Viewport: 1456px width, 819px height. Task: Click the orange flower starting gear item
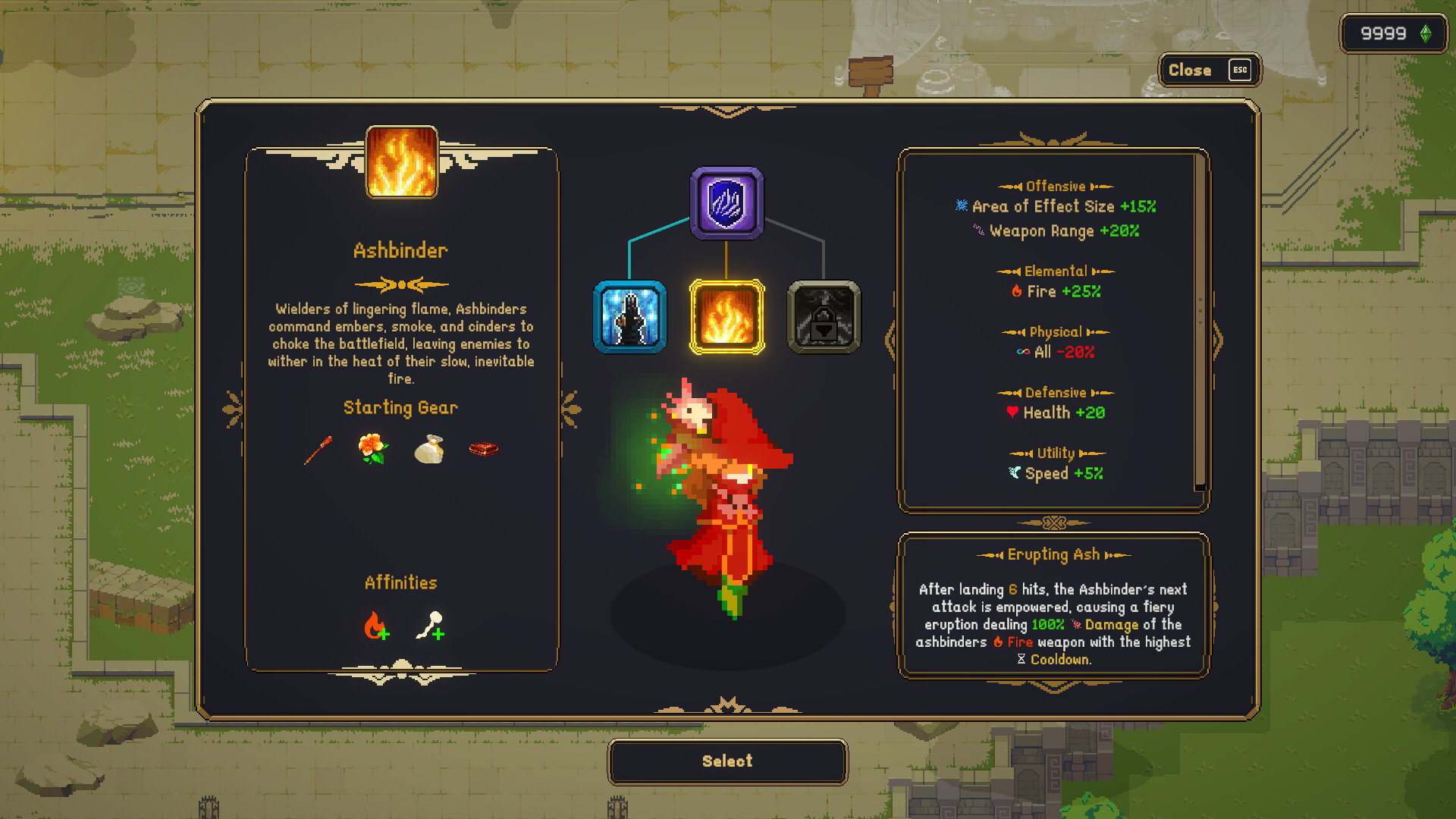(372, 449)
